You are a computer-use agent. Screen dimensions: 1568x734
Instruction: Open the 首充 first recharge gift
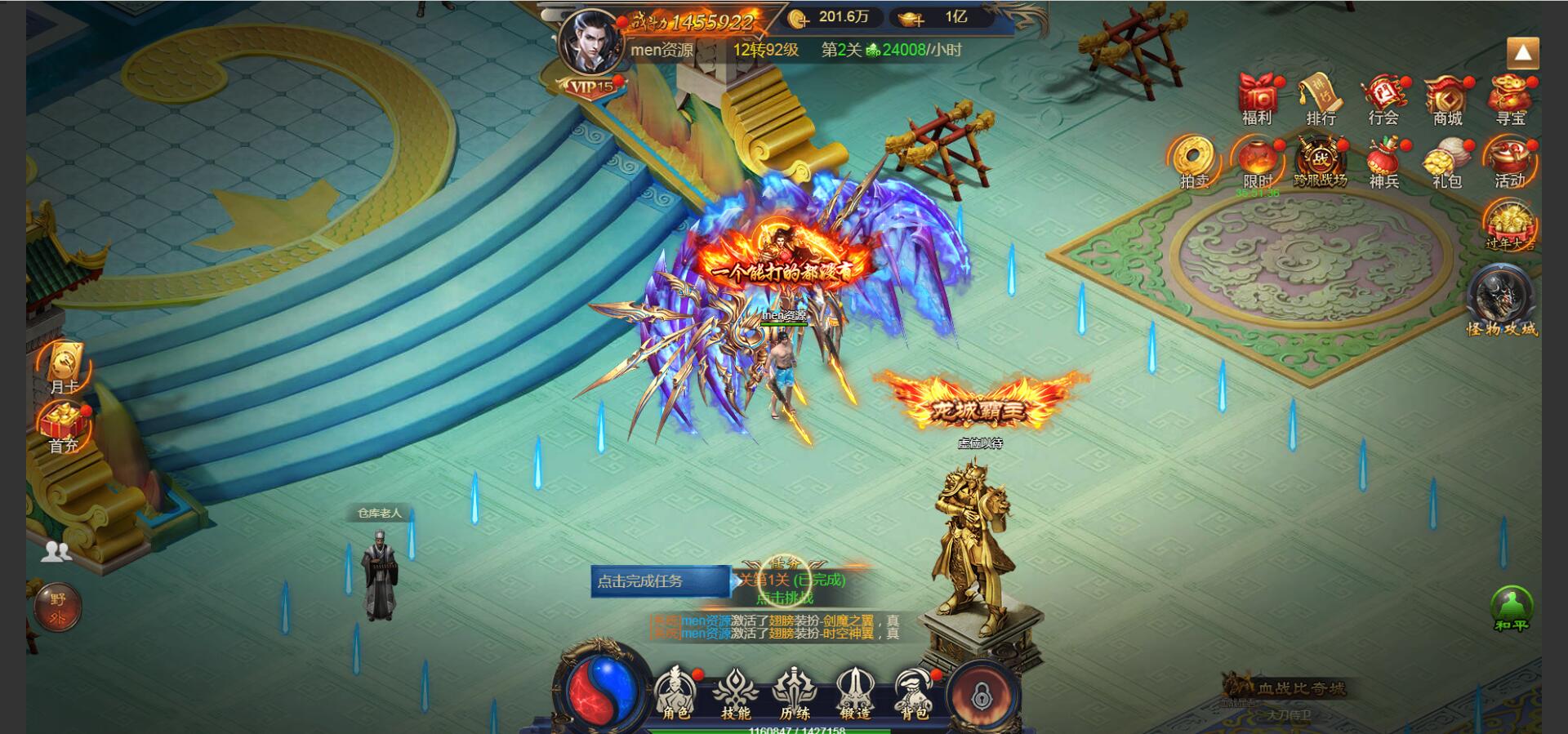(x=64, y=428)
